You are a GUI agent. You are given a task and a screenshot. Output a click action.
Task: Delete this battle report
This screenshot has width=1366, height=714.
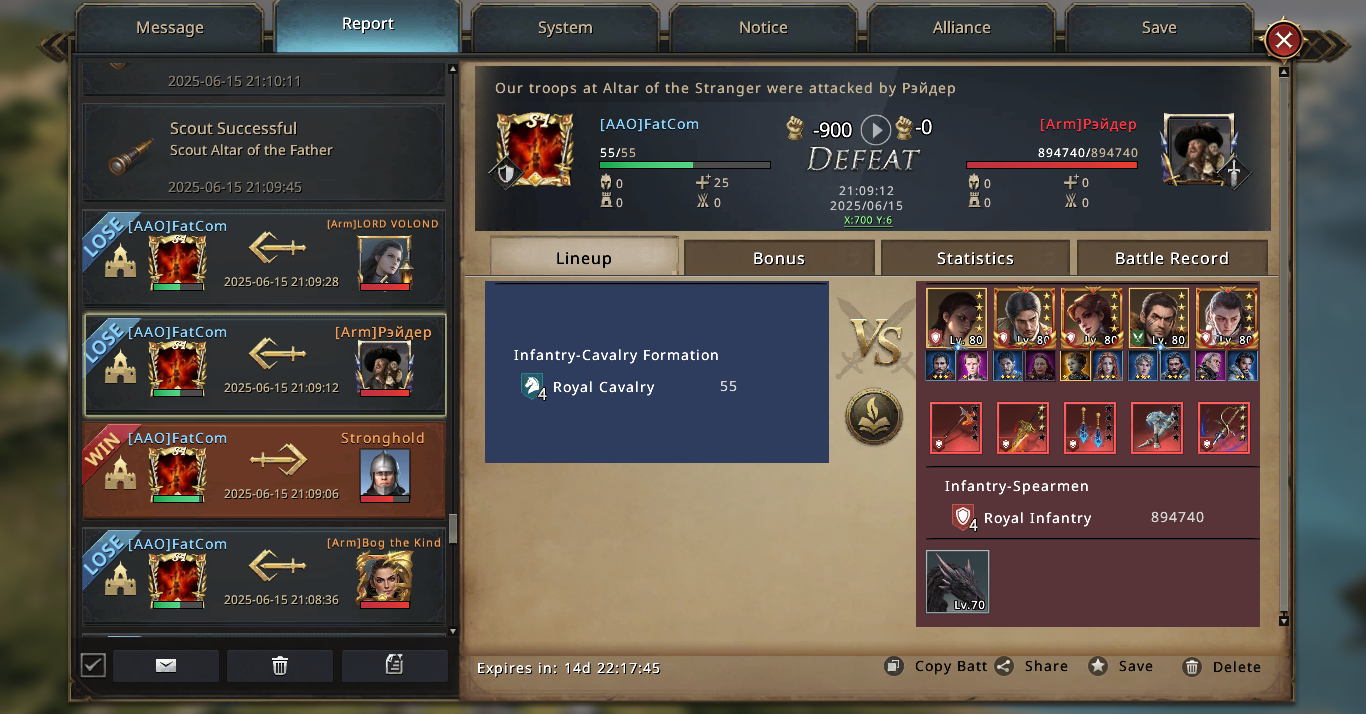point(1222,667)
